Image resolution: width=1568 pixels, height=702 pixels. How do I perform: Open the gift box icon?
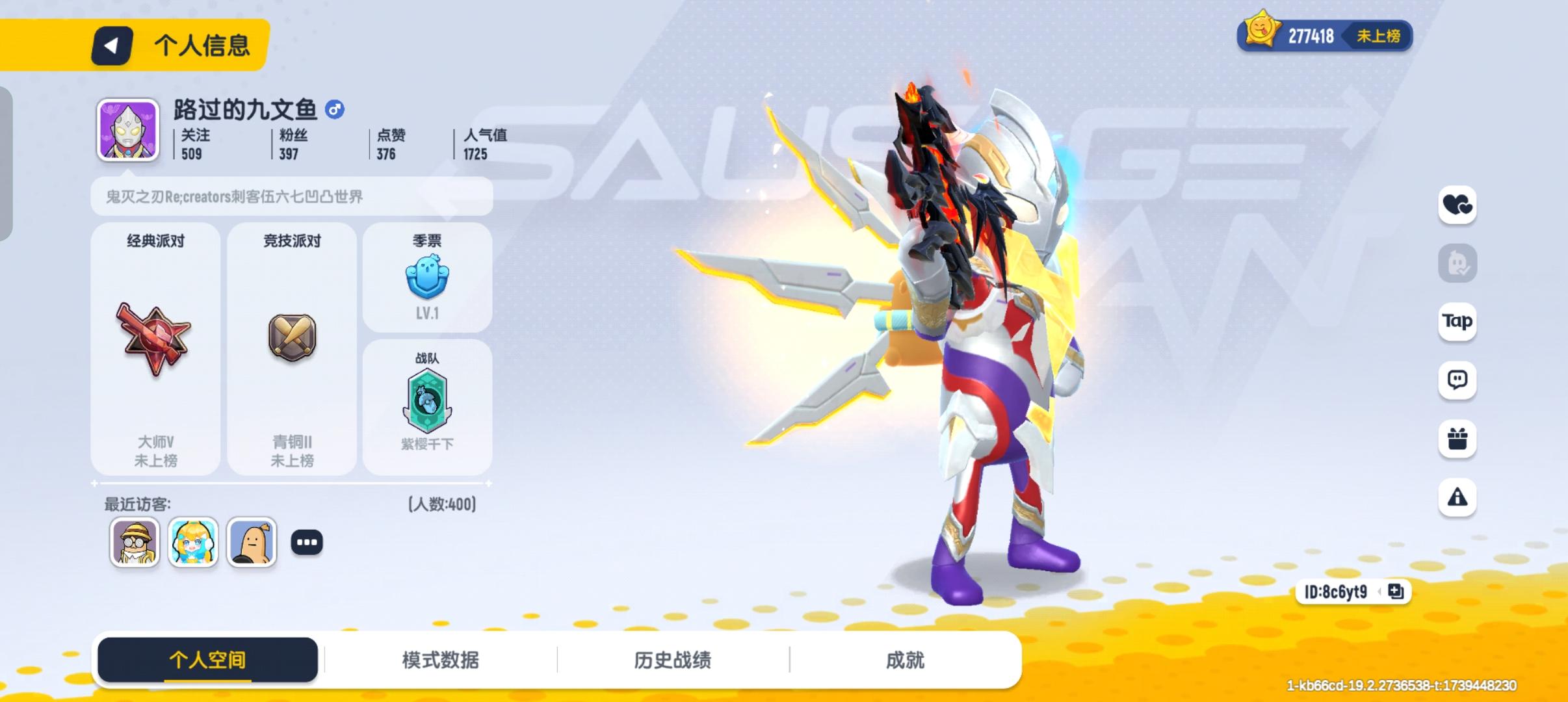pos(1459,439)
